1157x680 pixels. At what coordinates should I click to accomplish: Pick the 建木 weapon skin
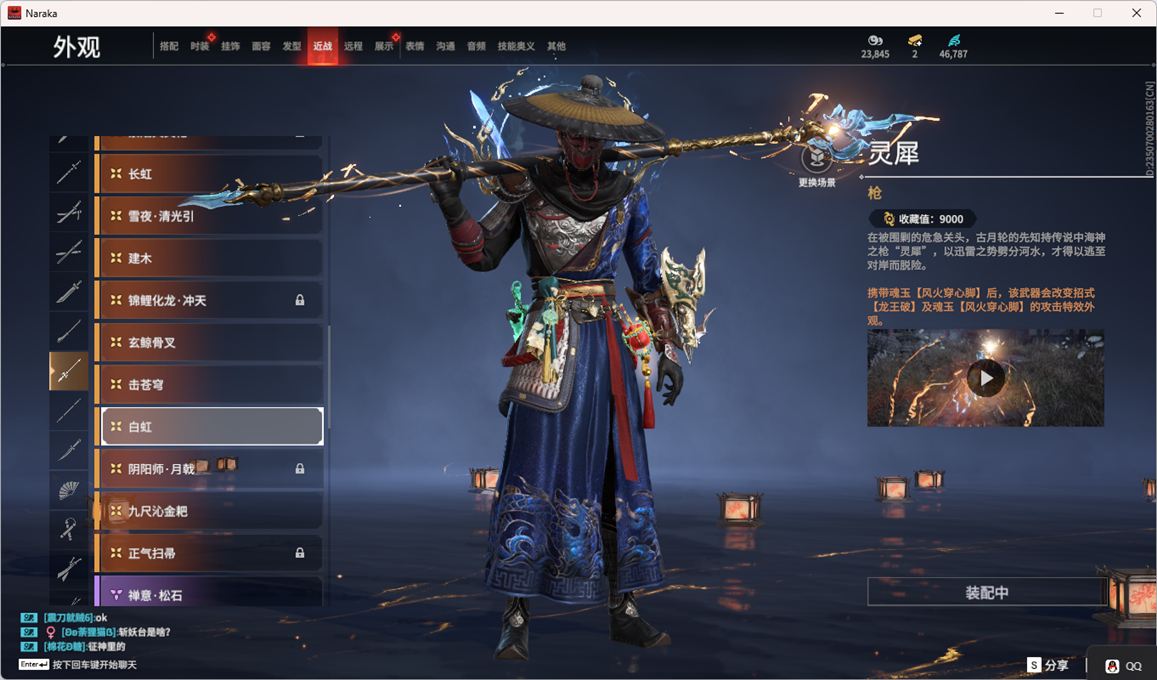209,258
